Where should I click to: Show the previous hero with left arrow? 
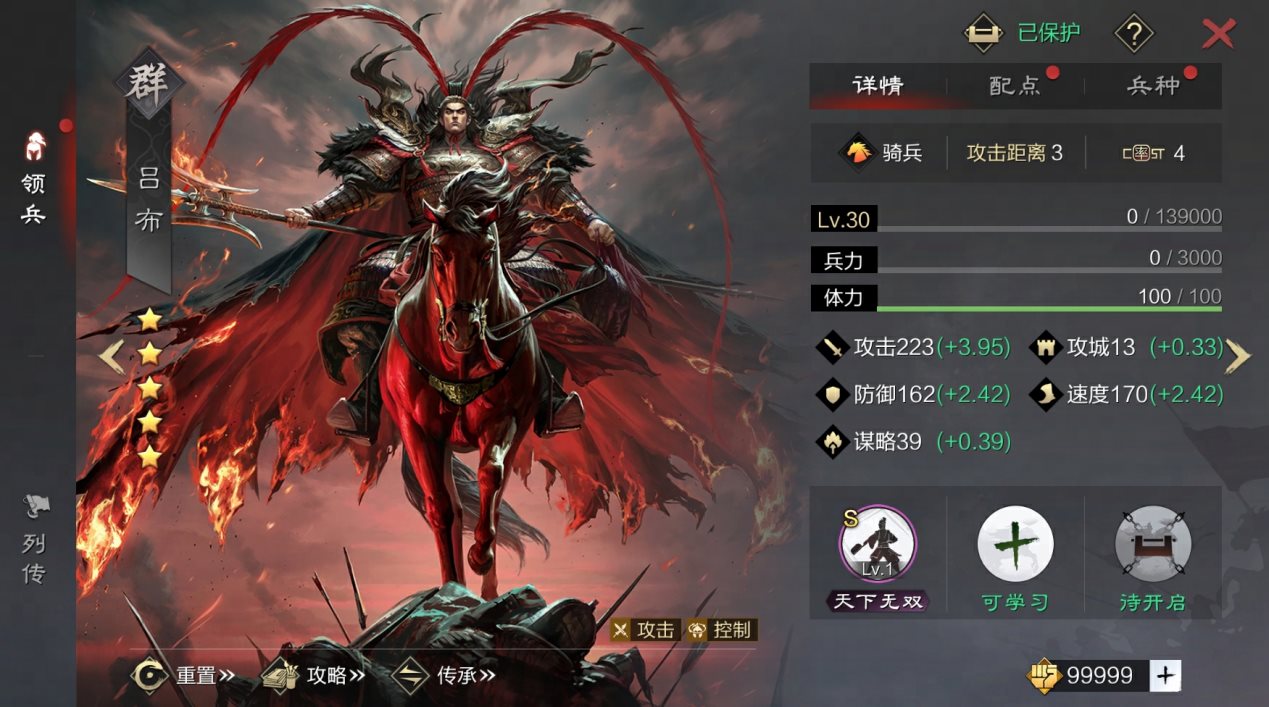coord(111,356)
